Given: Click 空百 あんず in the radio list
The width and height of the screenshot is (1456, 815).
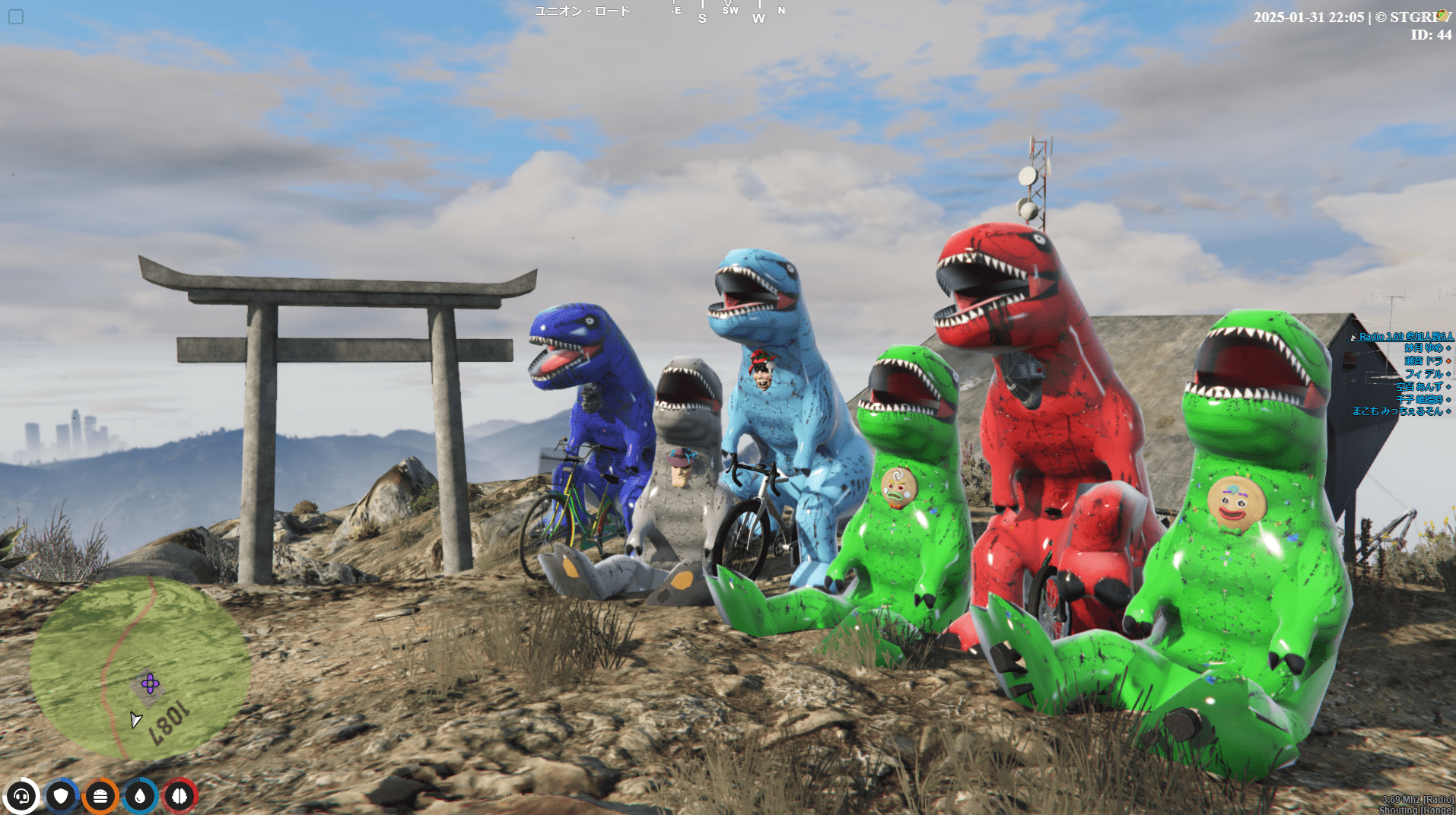Looking at the screenshot, I should [x=1419, y=386].
